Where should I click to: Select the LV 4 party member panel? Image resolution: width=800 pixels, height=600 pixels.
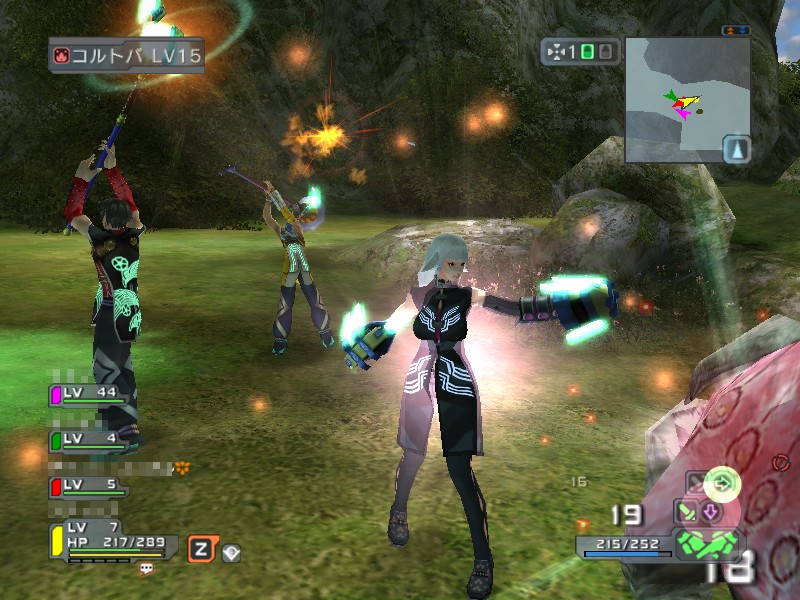pos(90,440)
